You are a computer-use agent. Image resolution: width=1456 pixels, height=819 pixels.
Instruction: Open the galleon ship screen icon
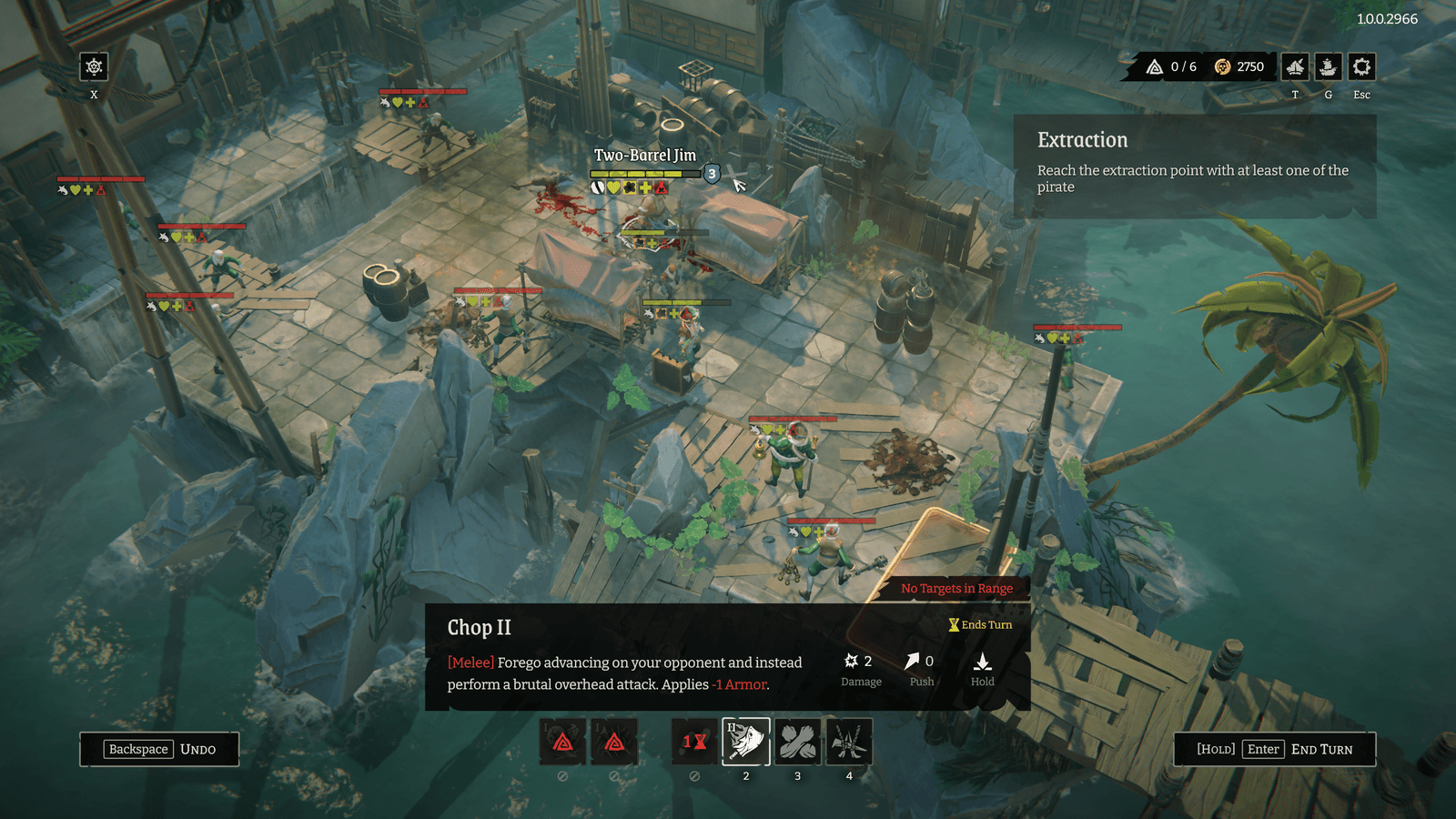(1328, 66)
